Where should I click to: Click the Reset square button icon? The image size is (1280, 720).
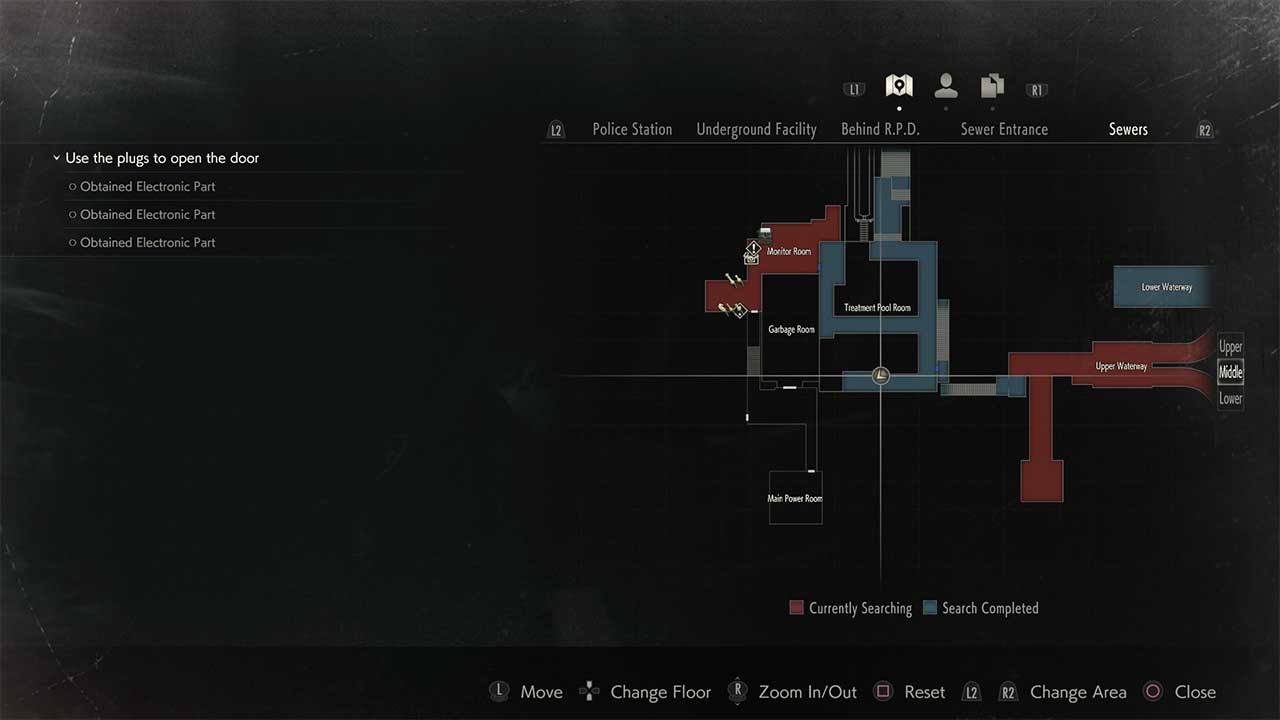[x=883, y=691]
